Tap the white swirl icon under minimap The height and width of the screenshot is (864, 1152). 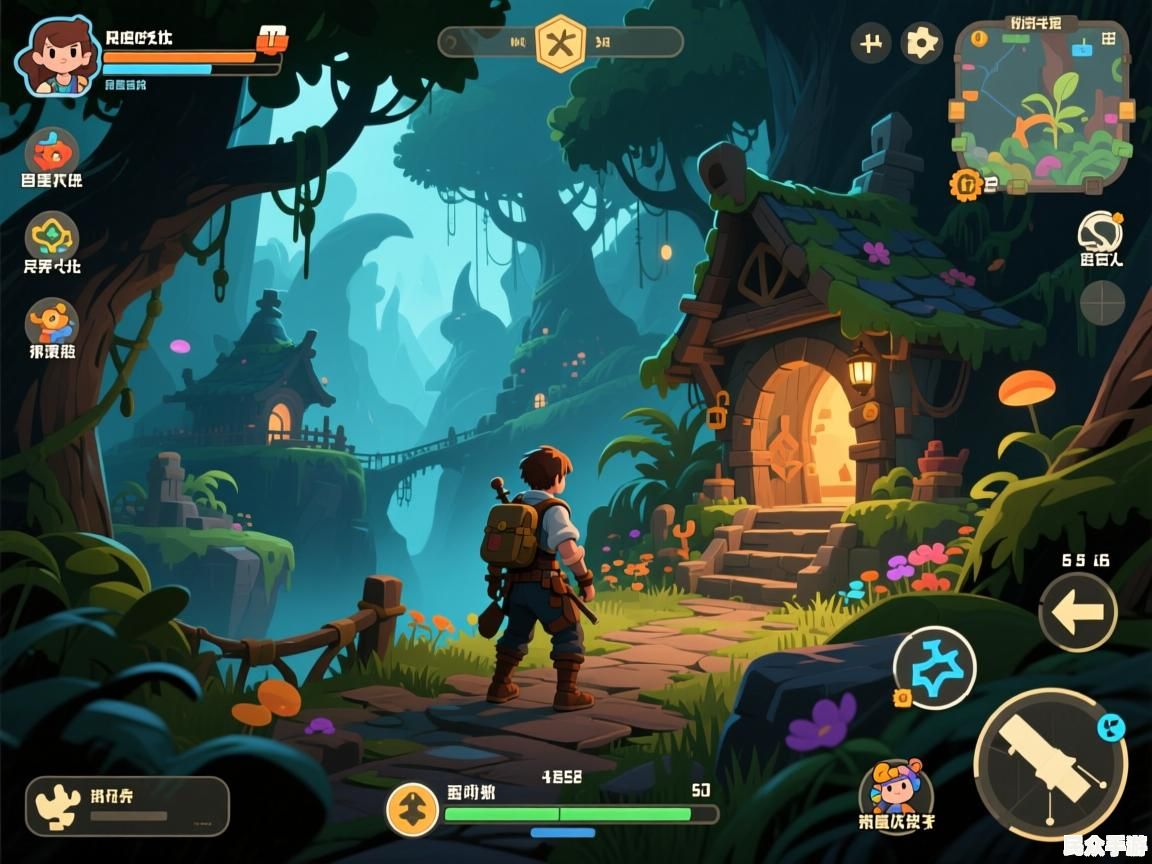point(1100,232)
